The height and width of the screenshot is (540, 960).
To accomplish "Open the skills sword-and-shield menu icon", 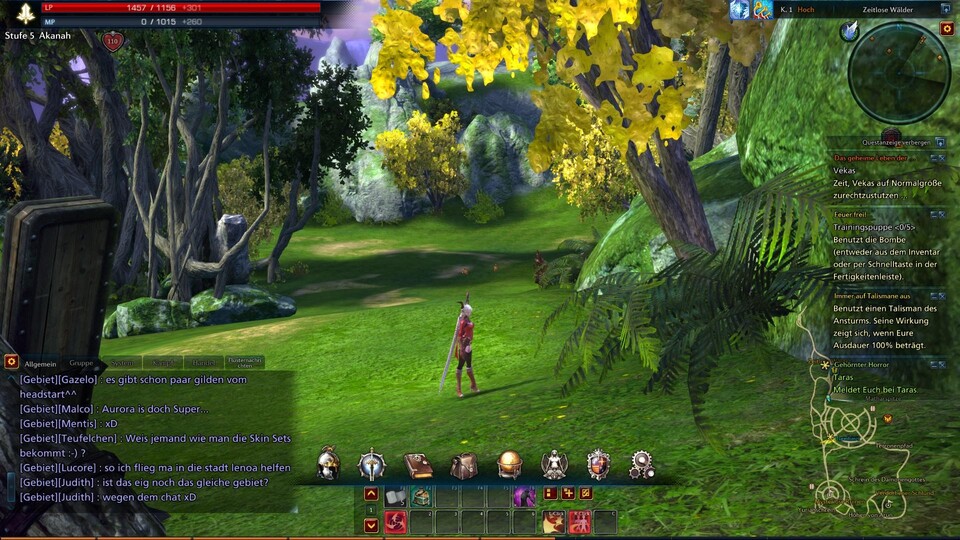I will [372, 464].
